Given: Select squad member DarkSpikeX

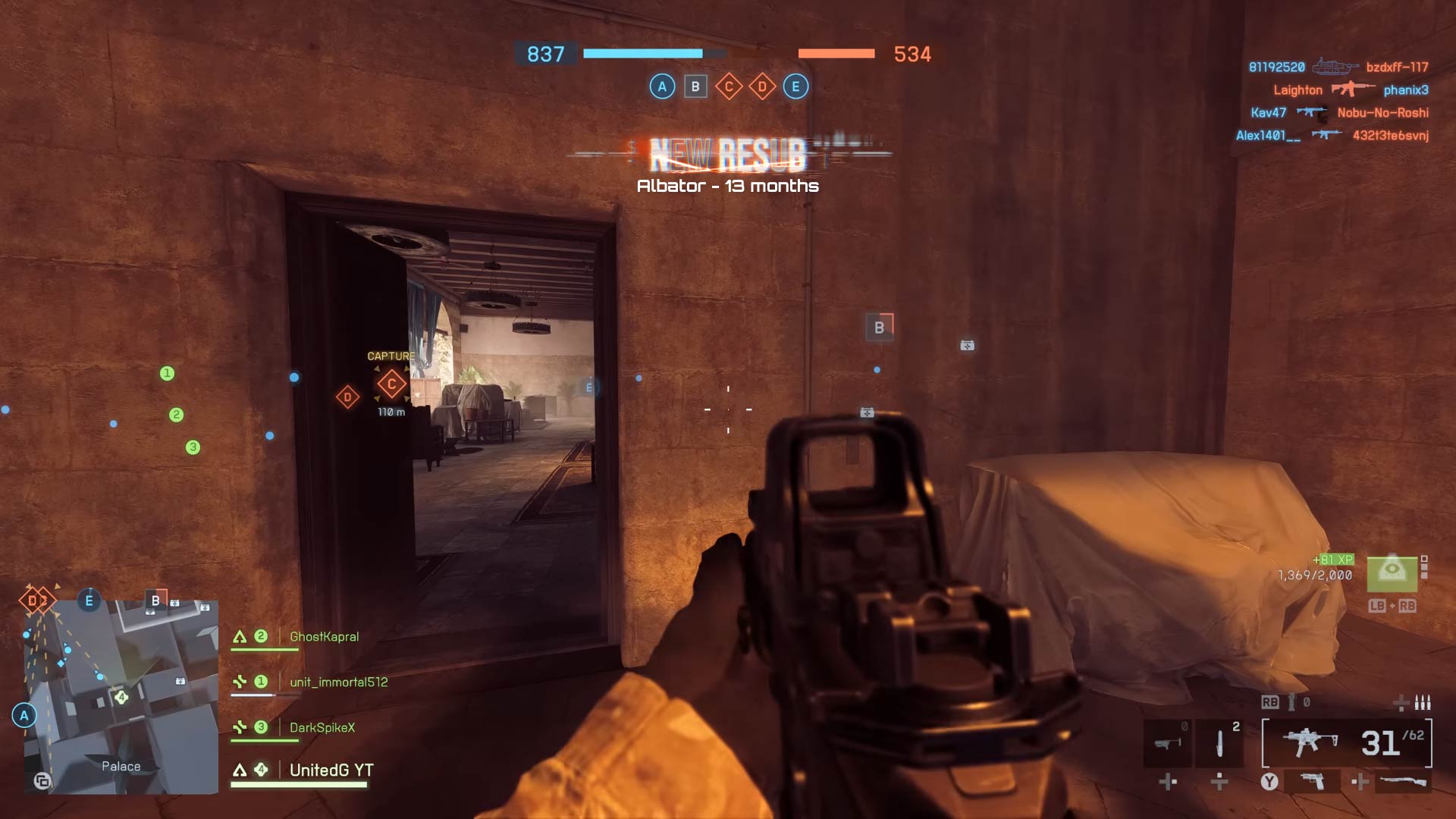Looking at the screenshot, I should tap(322, 728).
